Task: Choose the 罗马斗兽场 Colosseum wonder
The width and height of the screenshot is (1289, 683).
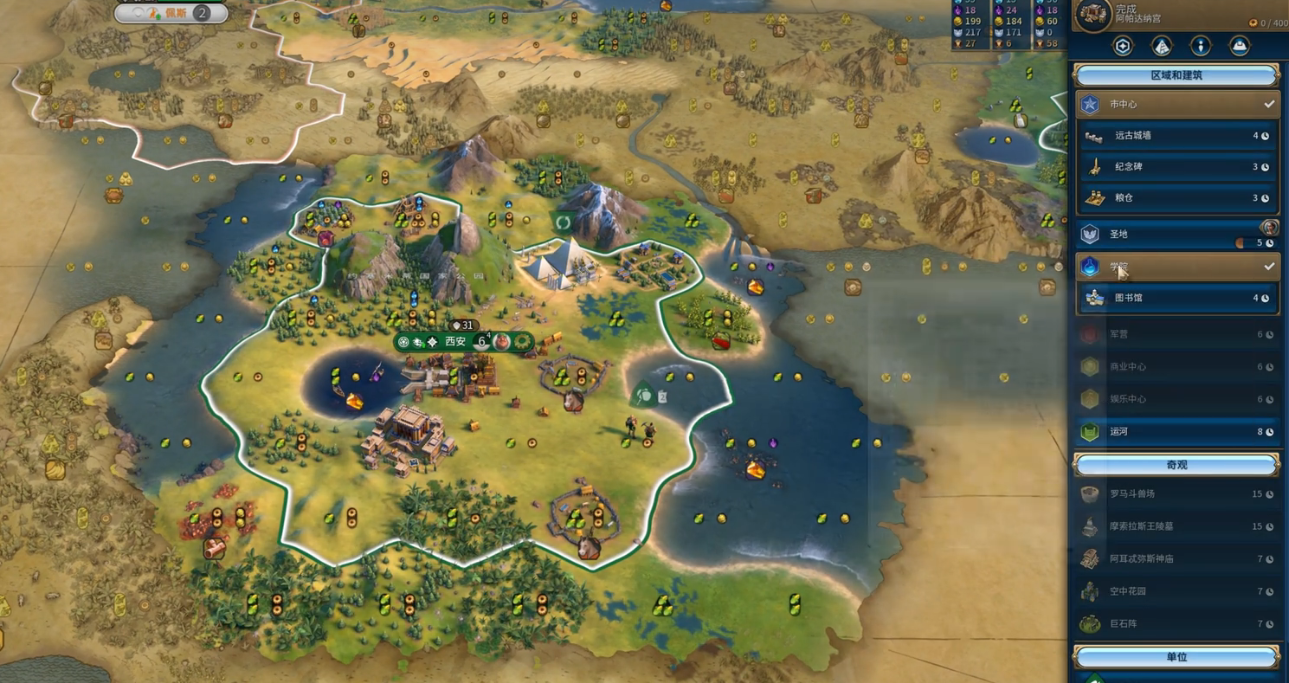Action: [x=1176, y=494]
